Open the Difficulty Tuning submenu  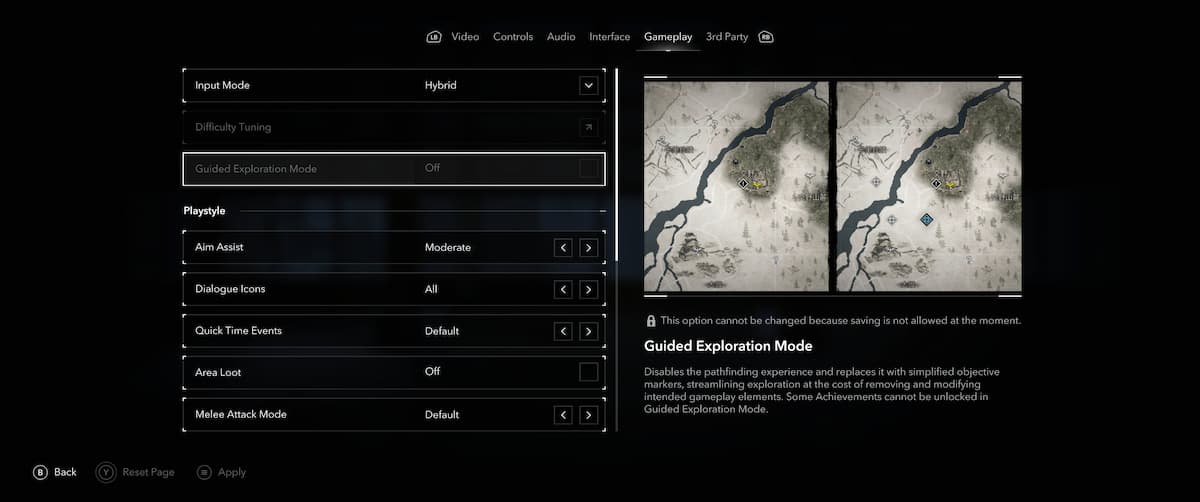(x=589, y=128)
